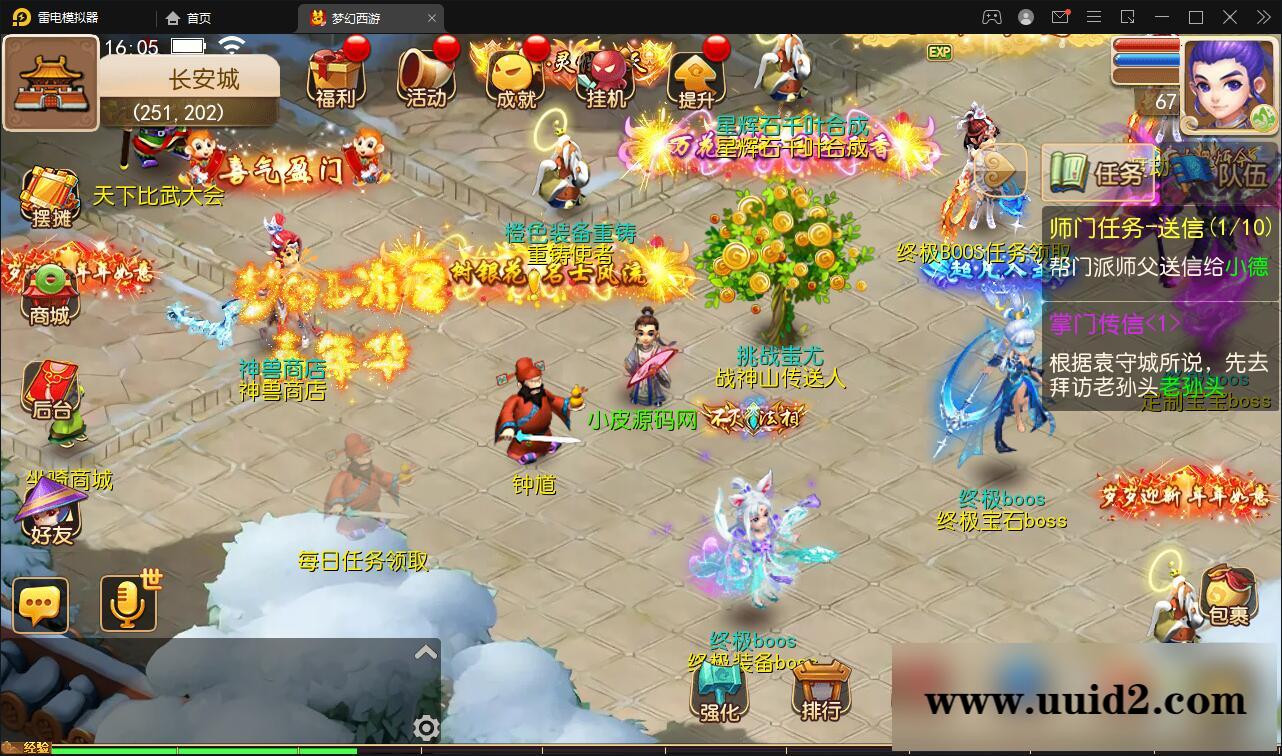Toggle the 世 world voice chat microphone
This screenshot has height=756, width=1282.
[128, 604]
